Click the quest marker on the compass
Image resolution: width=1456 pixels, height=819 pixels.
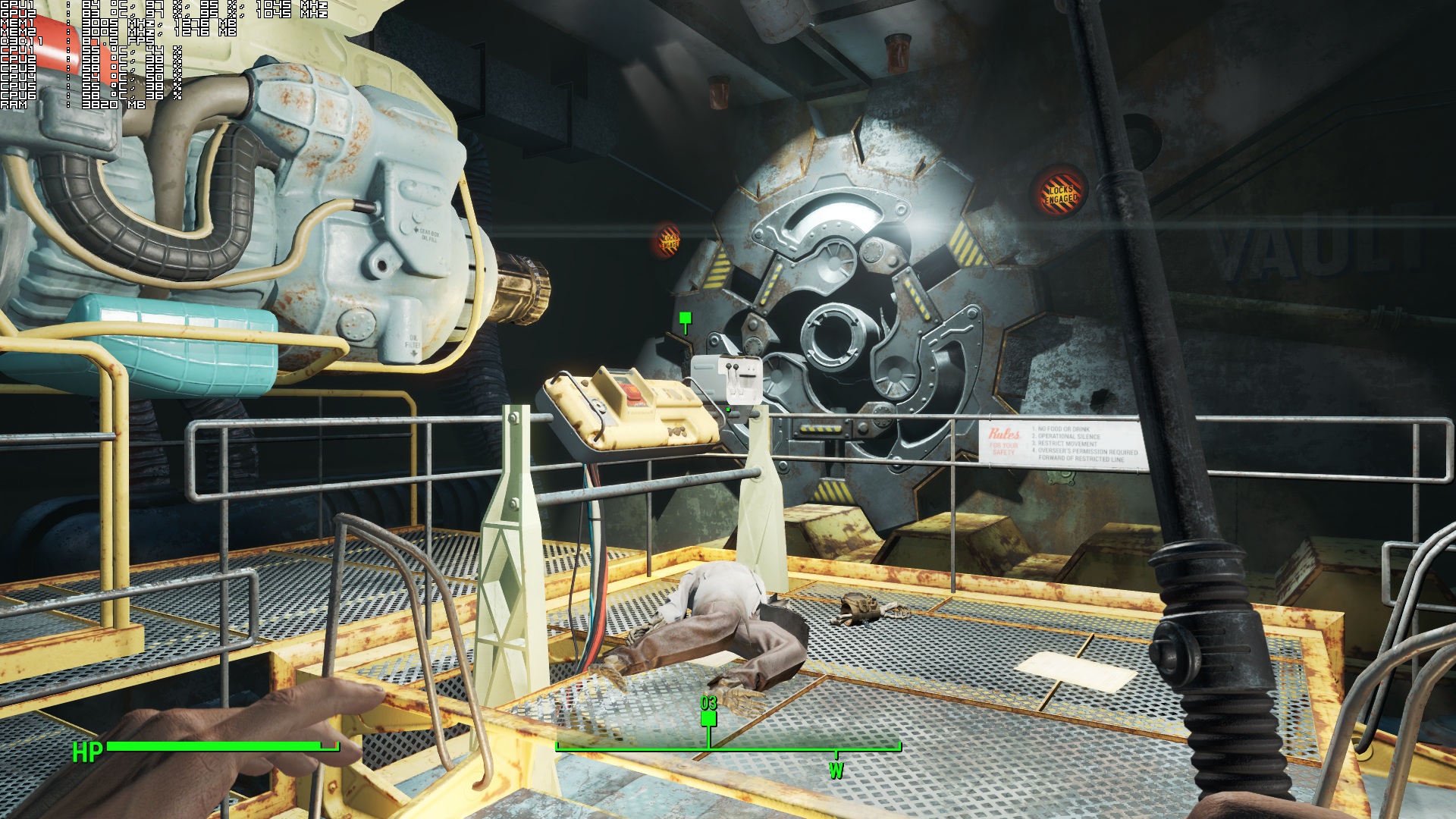(x=708, y=720)
